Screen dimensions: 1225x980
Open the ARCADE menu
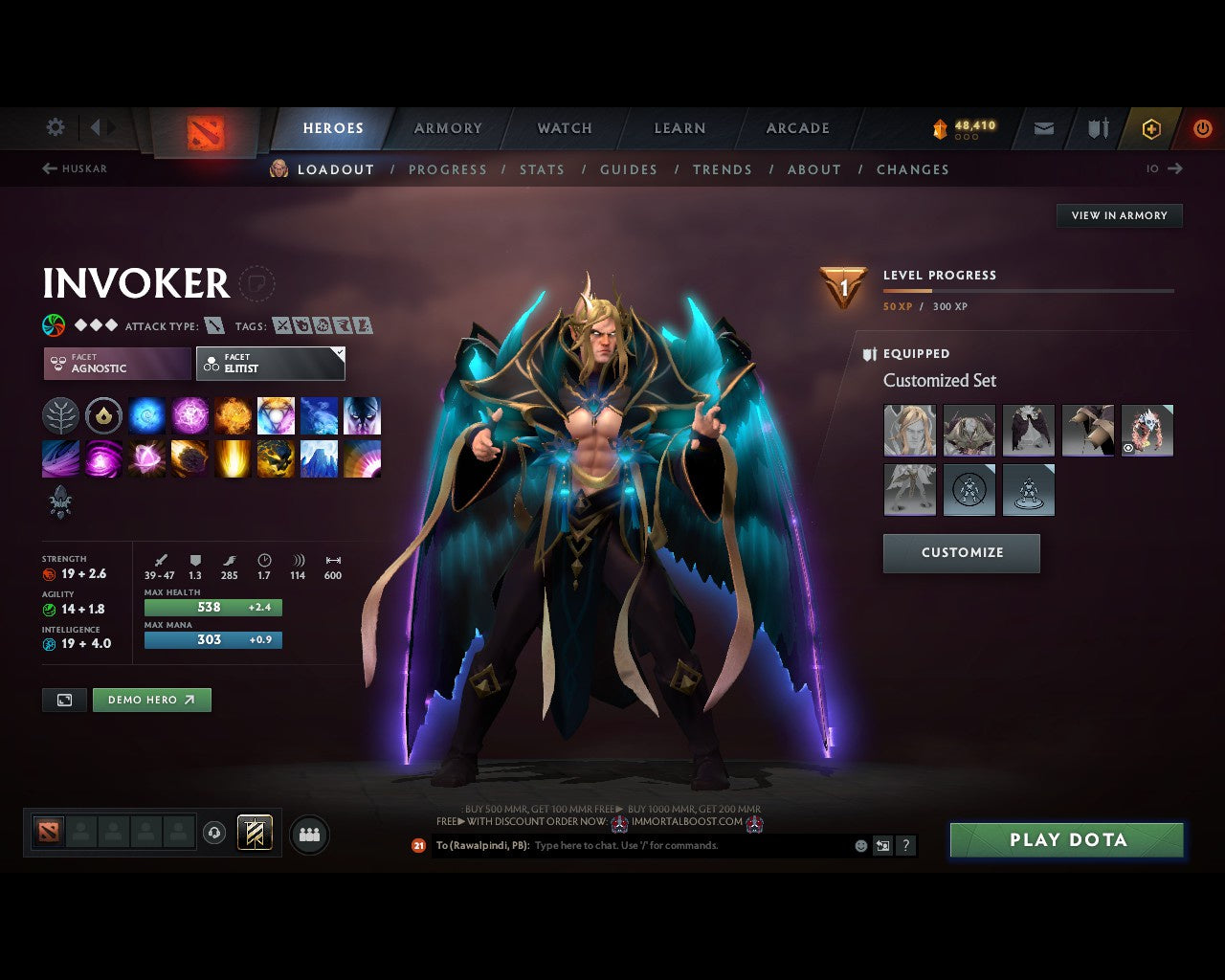pos(797,127)
